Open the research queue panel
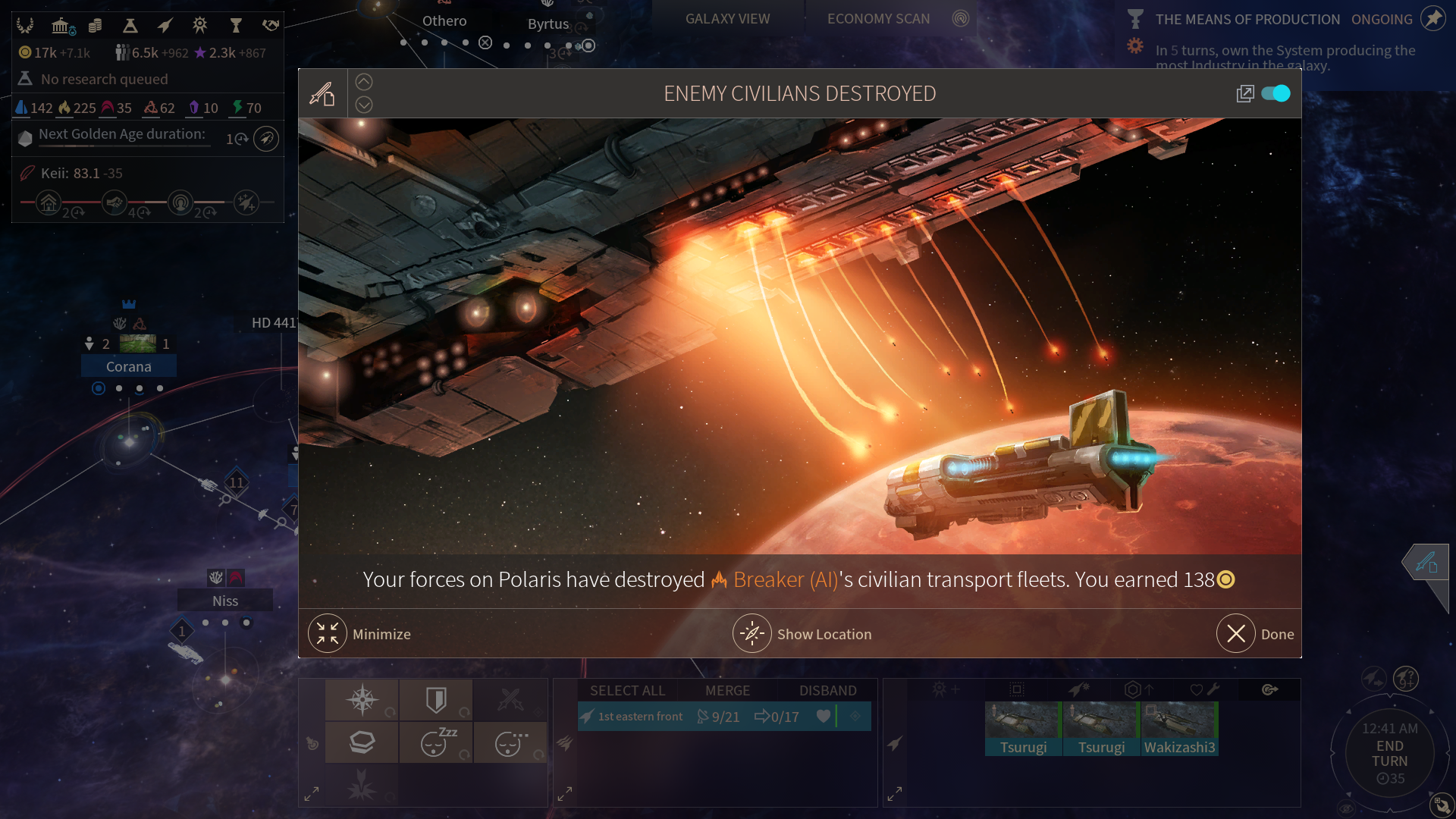This screenshot has width=1456, height=819. coord(104,79)
